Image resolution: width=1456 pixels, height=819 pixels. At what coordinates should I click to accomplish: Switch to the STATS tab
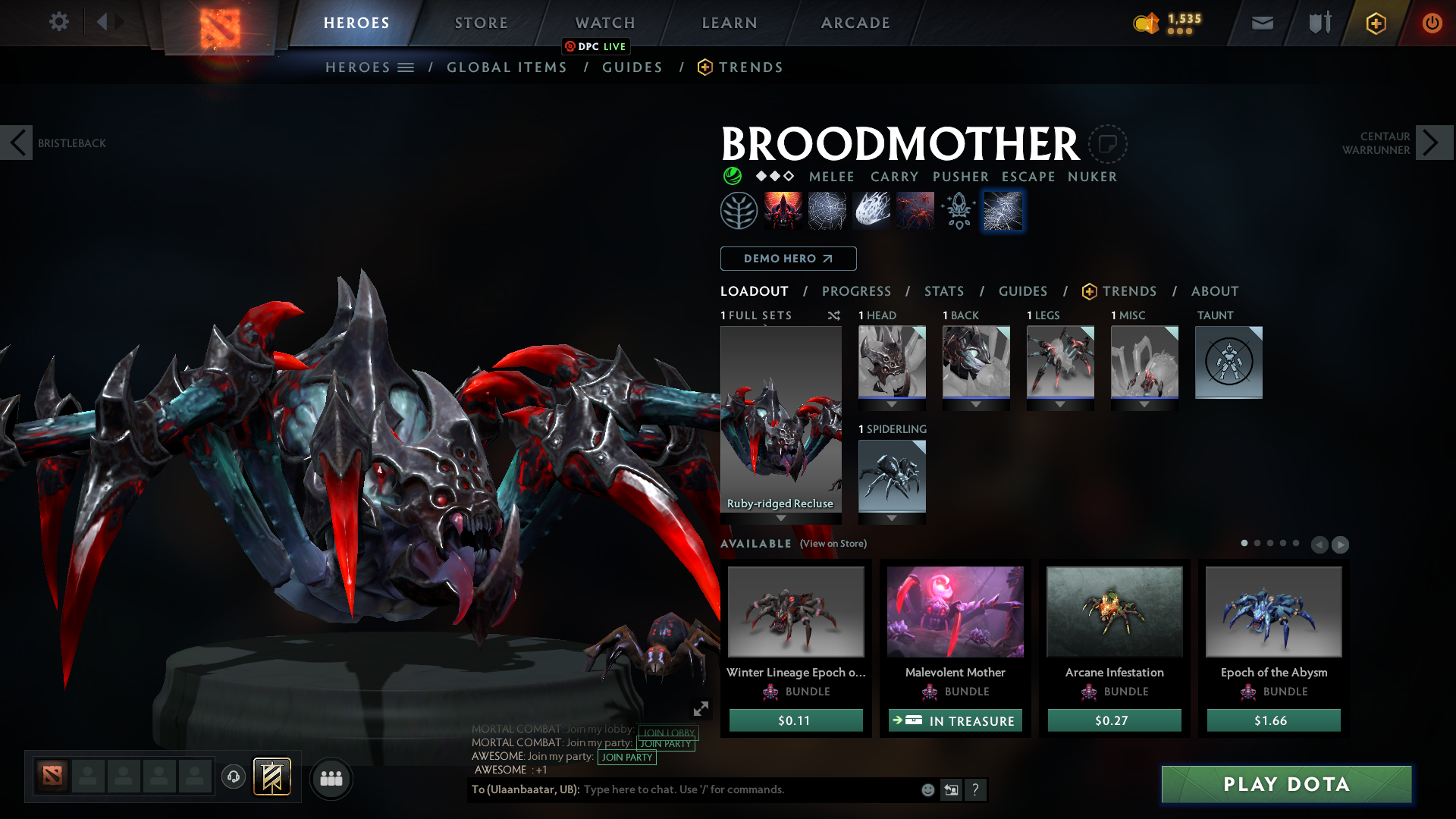pos(943,291)
